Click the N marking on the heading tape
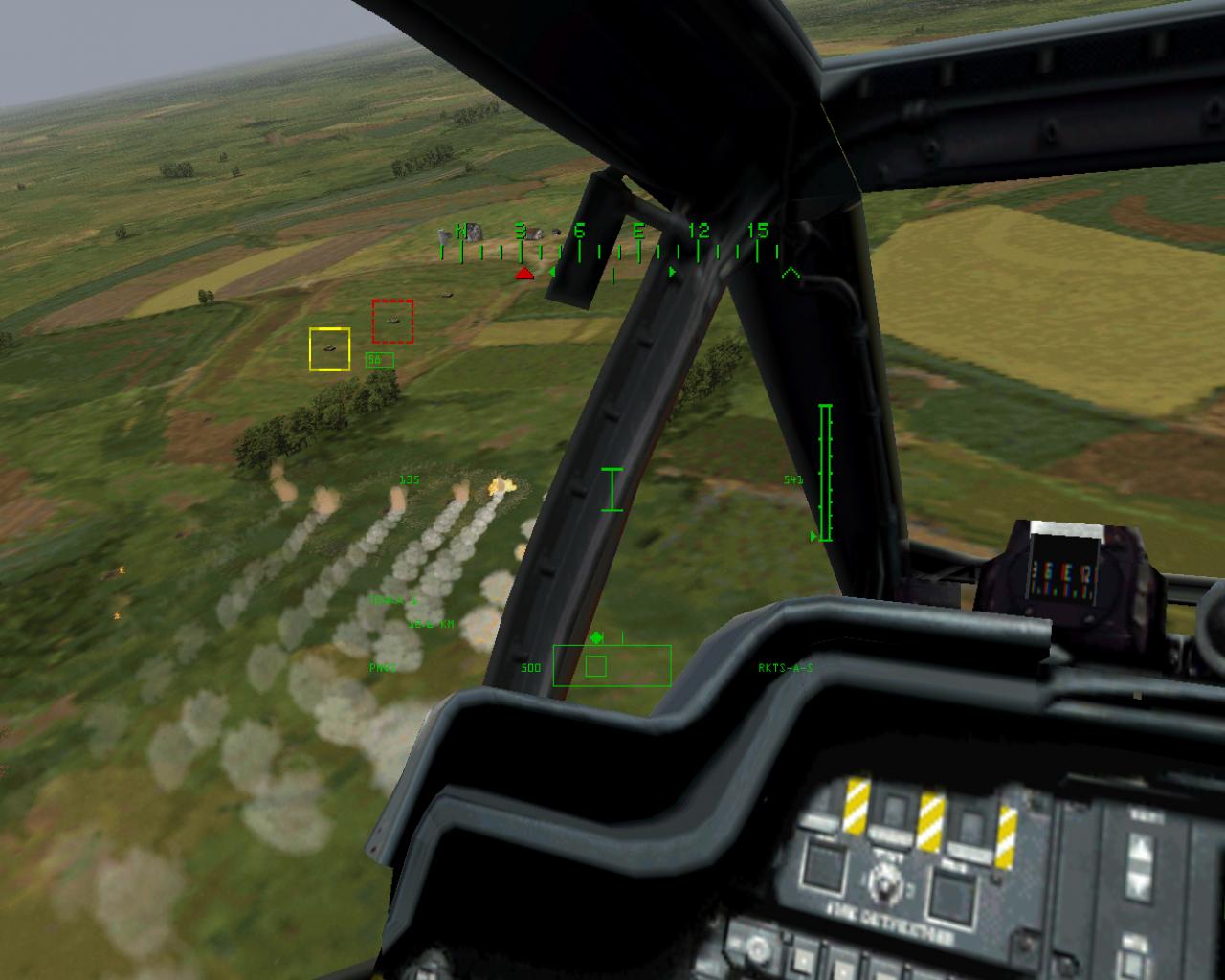This screenshot has height=980, width=1225. click(x=462, y=231)
